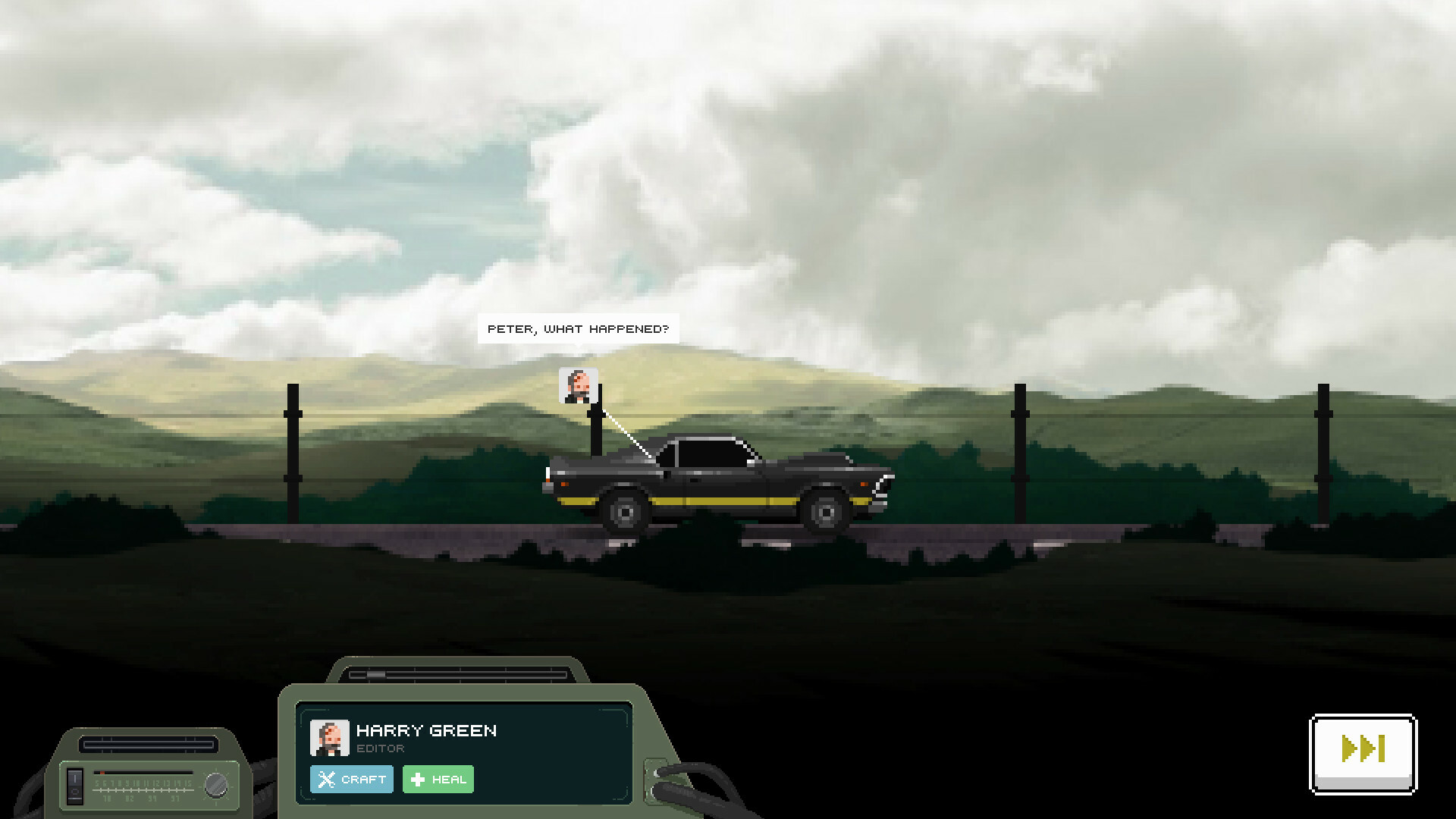Toggle the radio power switch
Viewport: 1456px width, 819px height.
[74, 784]
